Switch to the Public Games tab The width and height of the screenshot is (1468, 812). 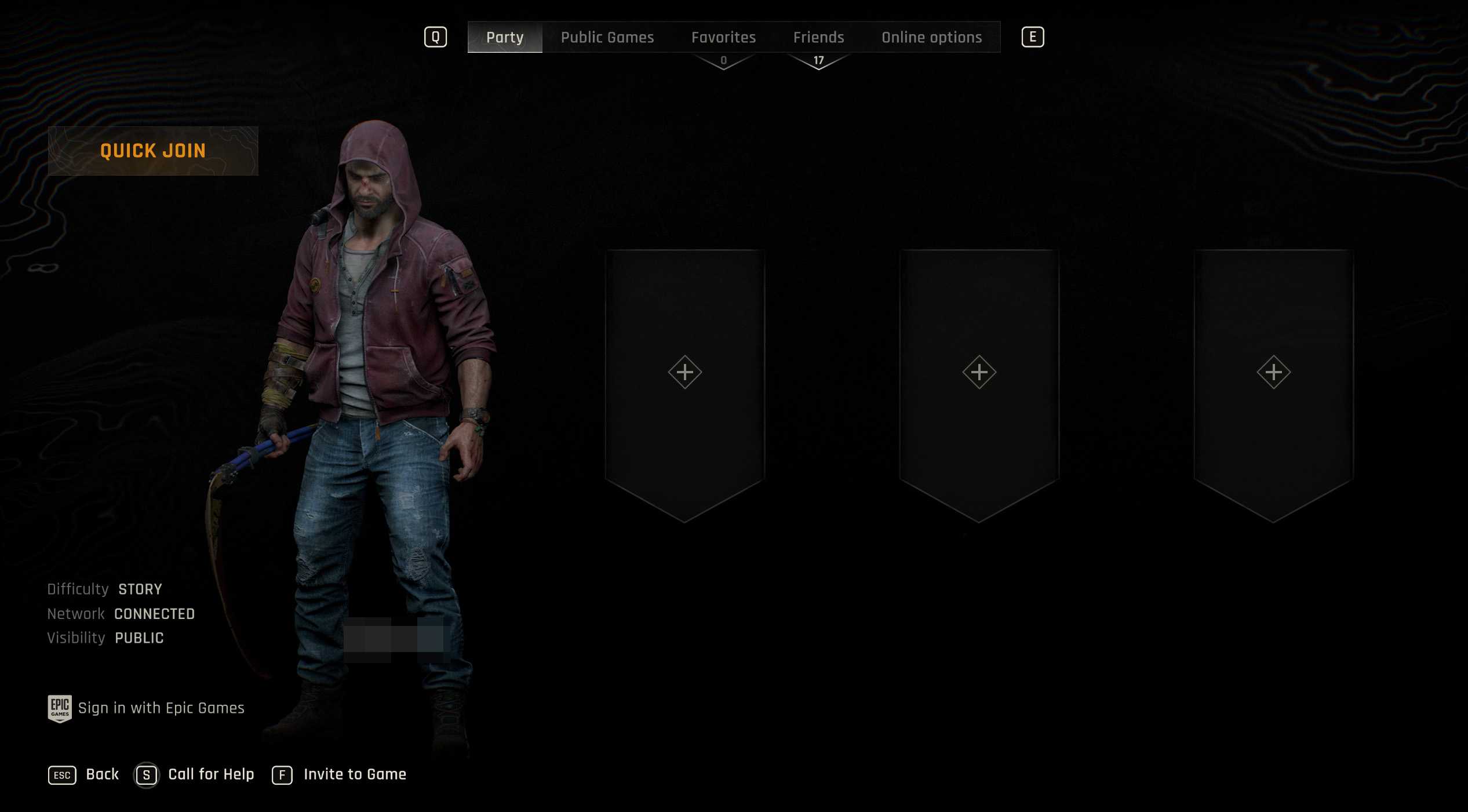608,37
